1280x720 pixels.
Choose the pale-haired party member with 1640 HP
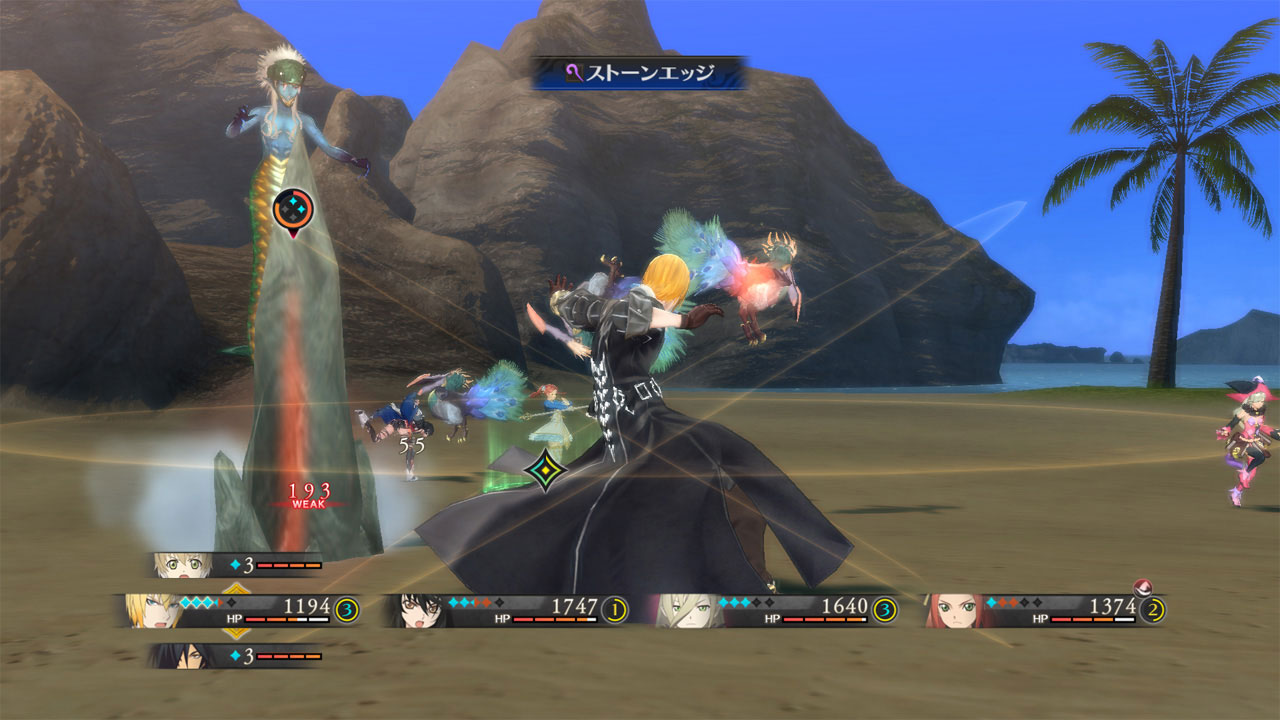[690, 610]
